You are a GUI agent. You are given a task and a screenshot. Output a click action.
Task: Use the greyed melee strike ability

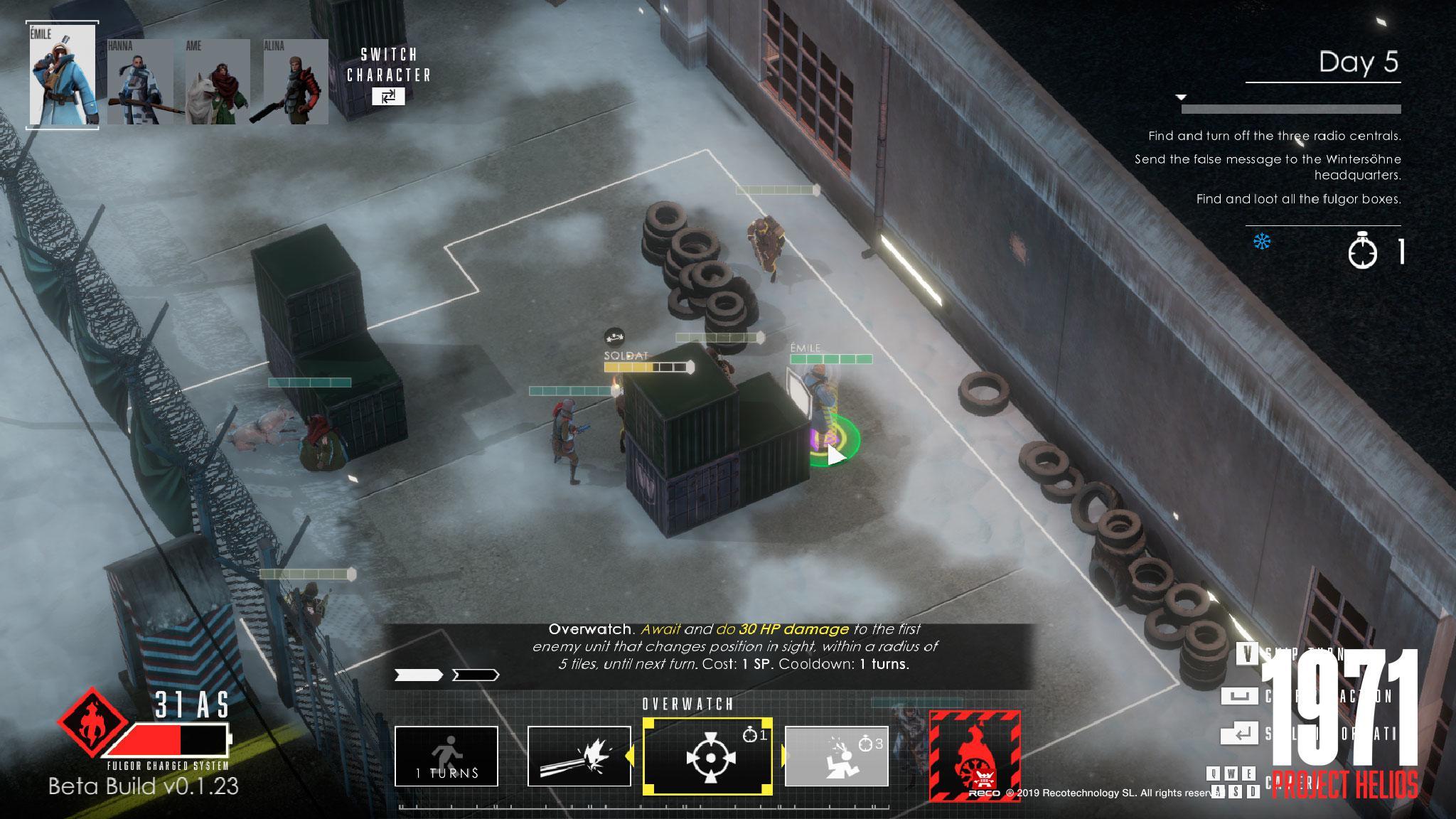click(x=836, y=756)
